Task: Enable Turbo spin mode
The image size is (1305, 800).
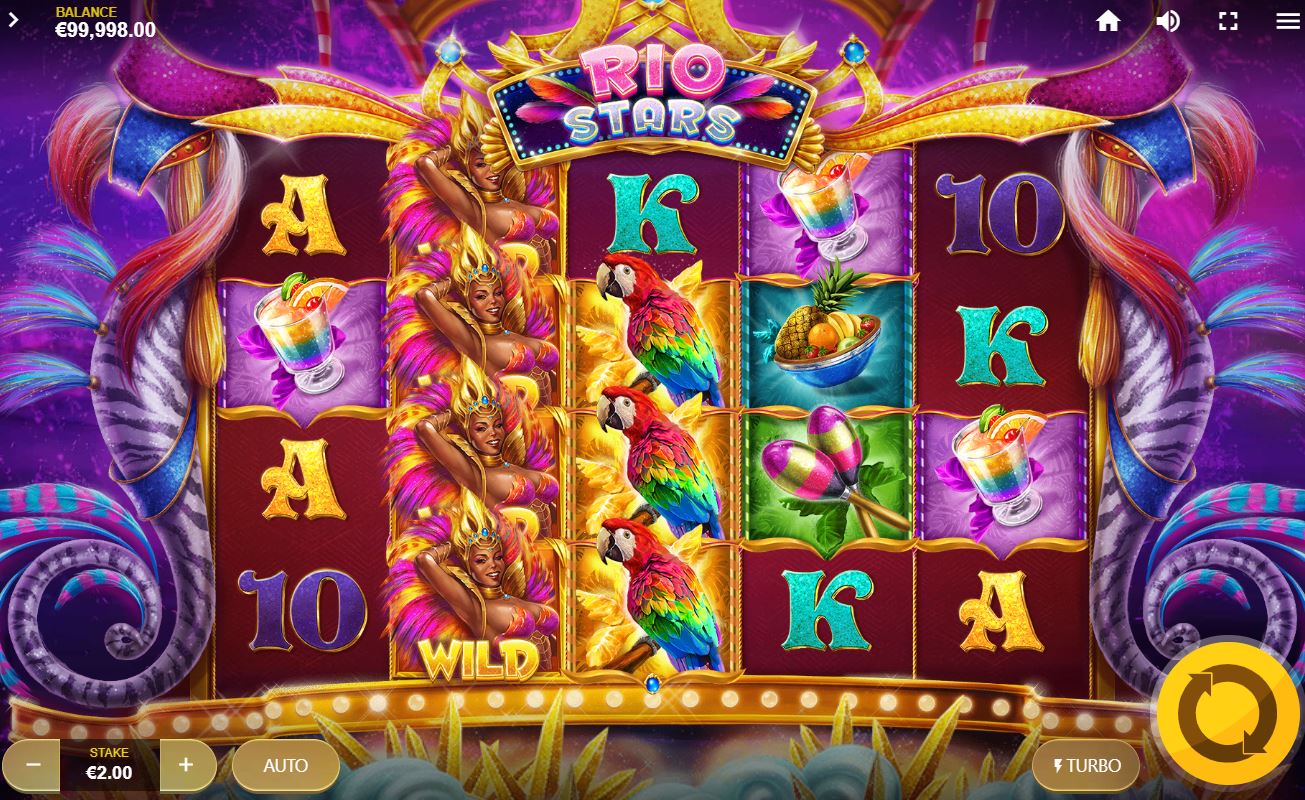Action: pyautogui.click(x=1085, y=766)
